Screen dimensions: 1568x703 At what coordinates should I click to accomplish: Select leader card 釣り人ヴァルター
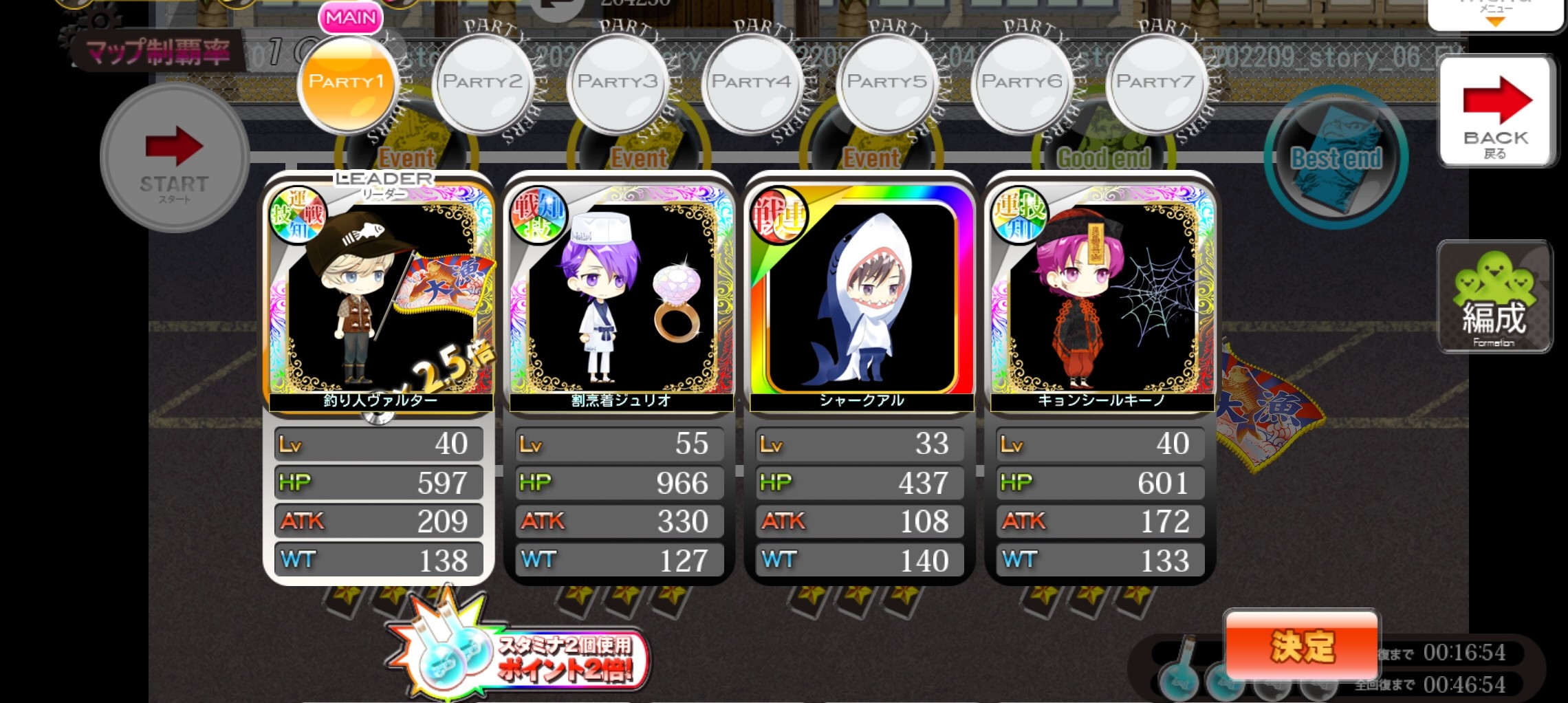coord(380,297)
